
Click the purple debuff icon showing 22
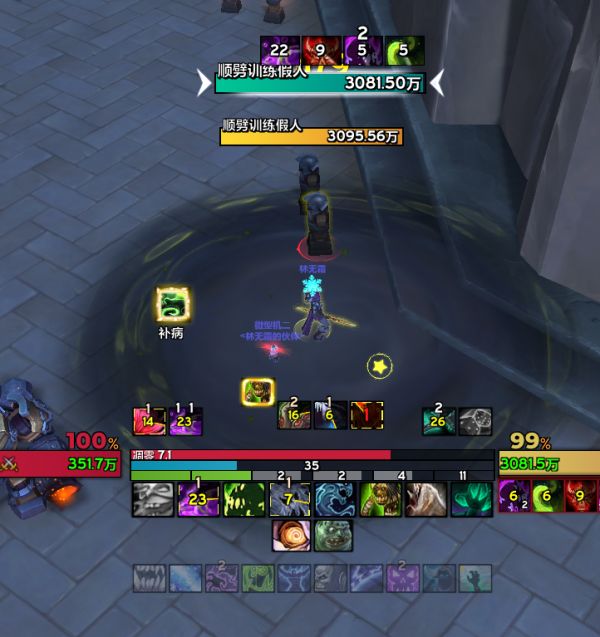point(277,50)
